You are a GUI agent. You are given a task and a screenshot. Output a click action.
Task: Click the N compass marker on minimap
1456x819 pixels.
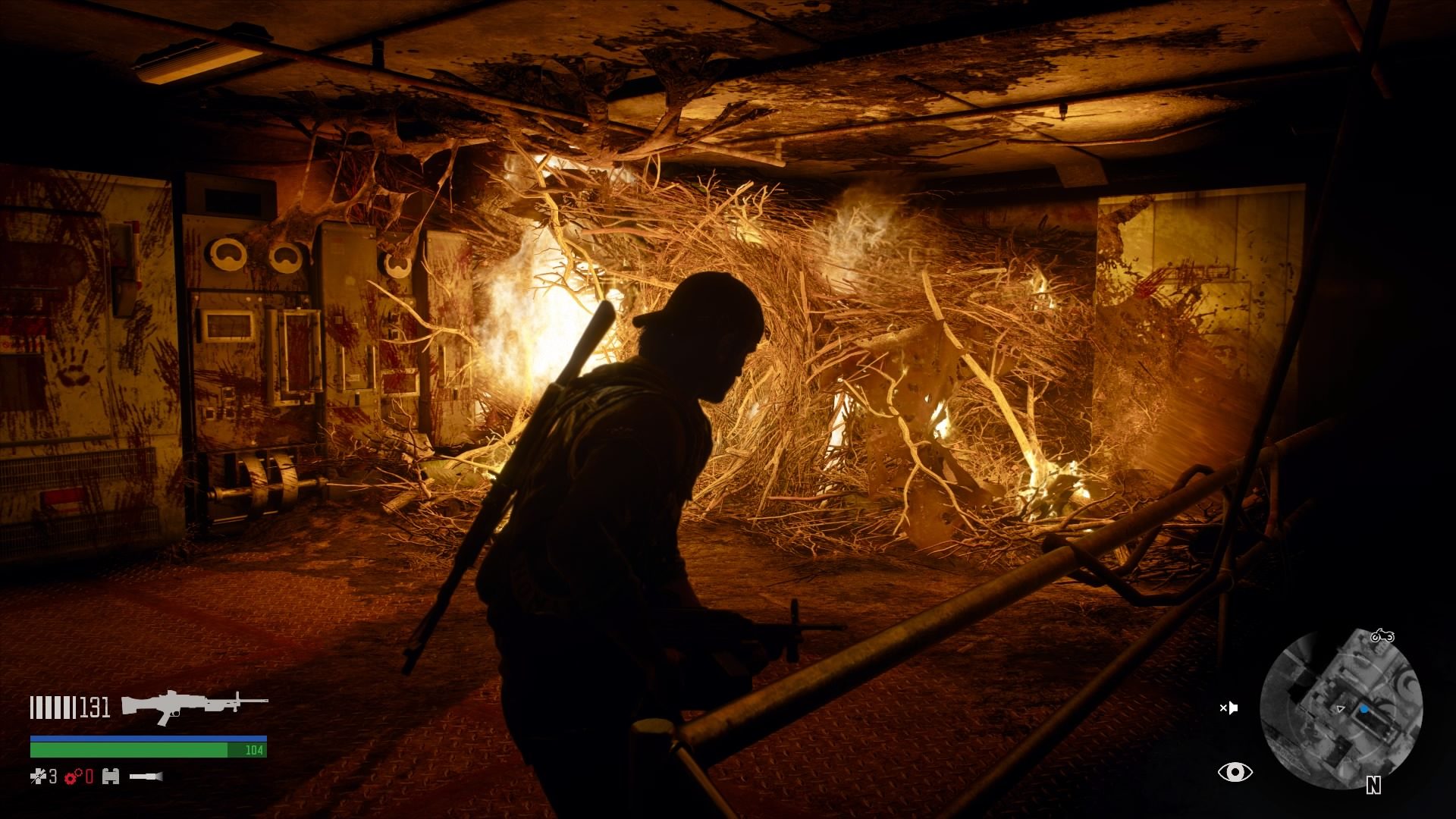click(1373, 786)
